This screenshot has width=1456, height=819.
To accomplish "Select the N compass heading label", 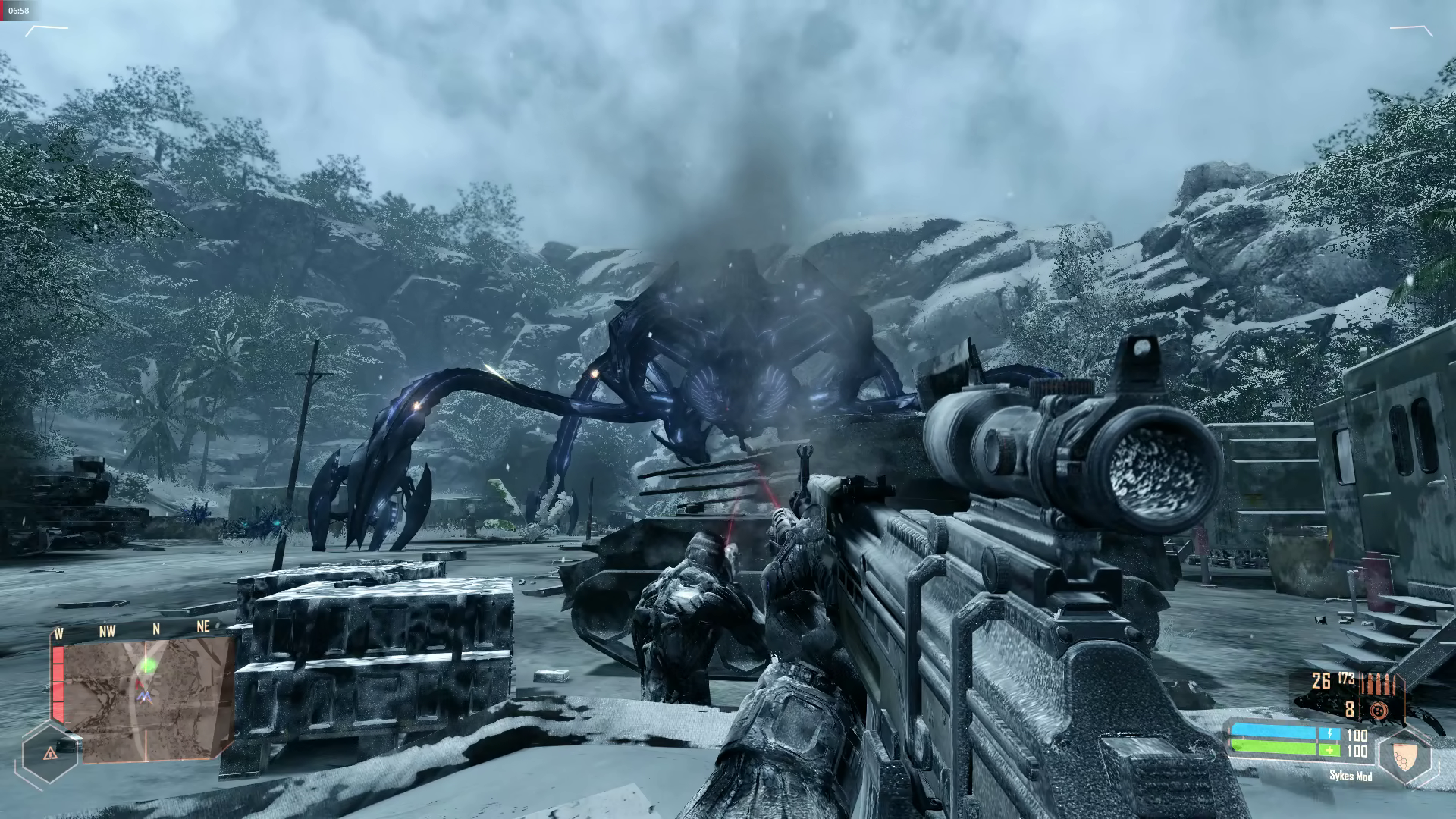I will click(156, 629).
